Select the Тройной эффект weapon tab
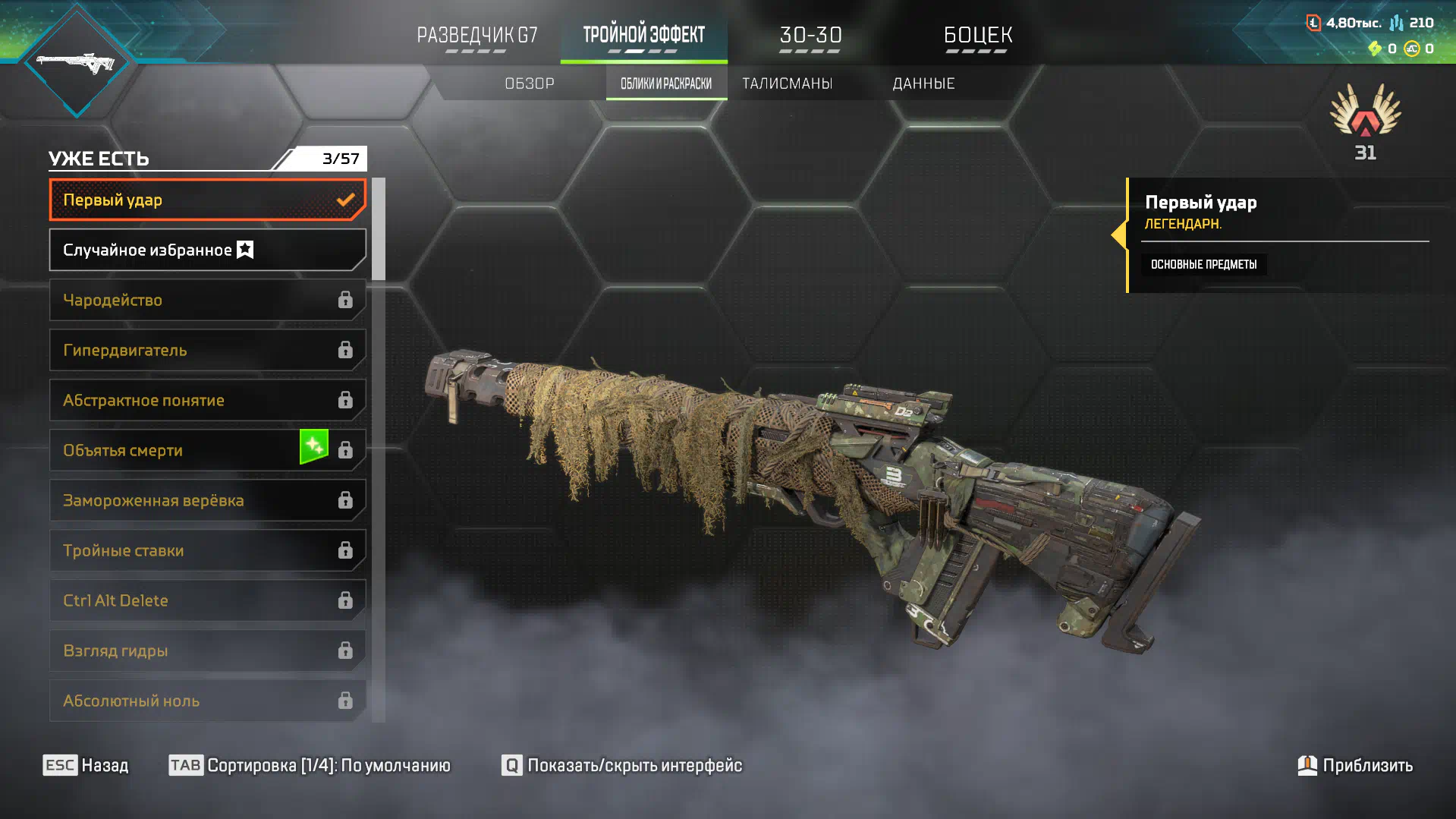Image resolution: width=1456 pixels, height=819 pixels. [x=643, y=35]
